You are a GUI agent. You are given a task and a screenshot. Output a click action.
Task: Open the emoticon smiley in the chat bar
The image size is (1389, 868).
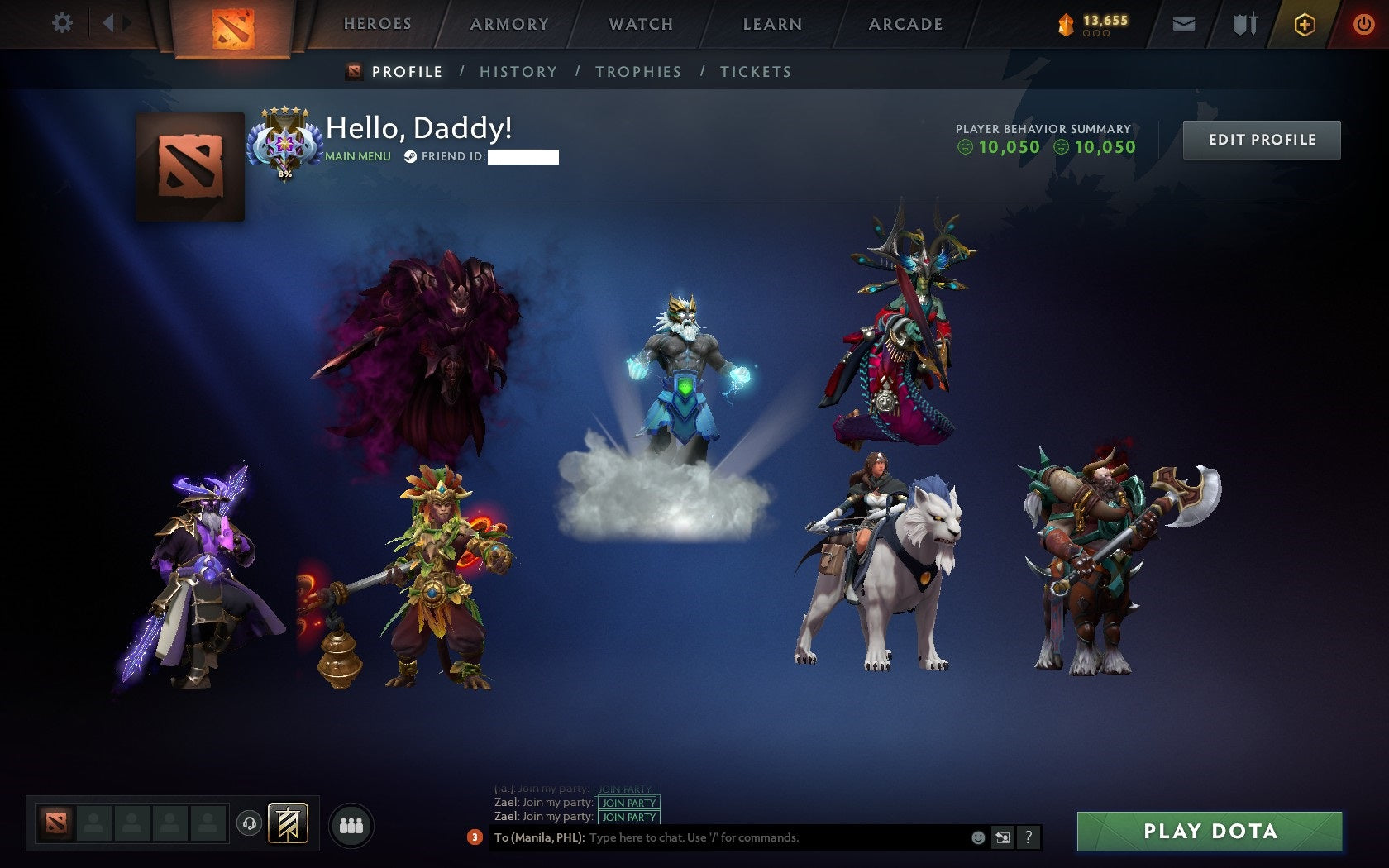coord(979,836)
